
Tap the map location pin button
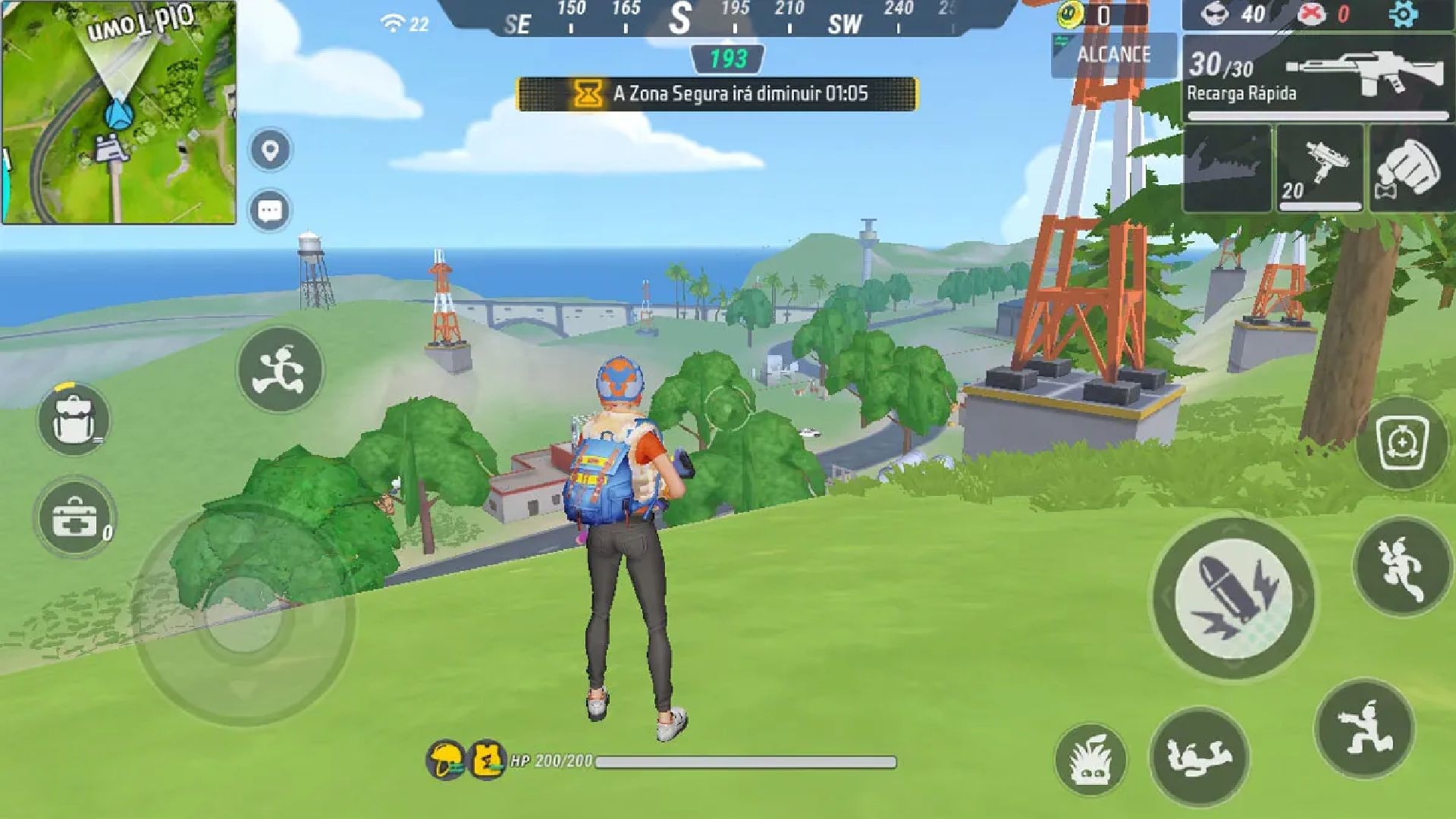(270, 150)
